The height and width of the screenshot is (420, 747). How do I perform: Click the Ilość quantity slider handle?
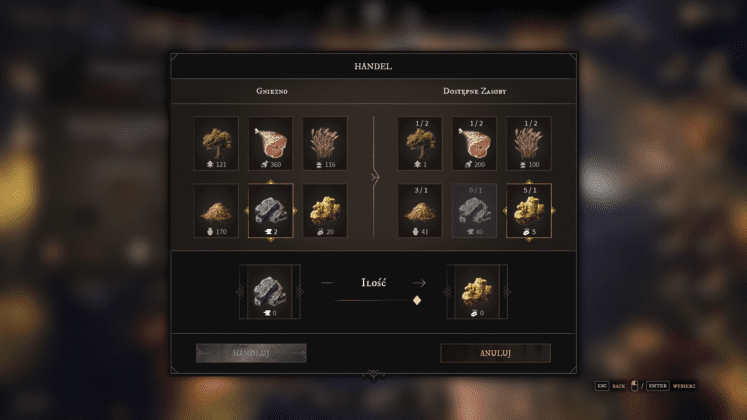(x=417, y=299)
